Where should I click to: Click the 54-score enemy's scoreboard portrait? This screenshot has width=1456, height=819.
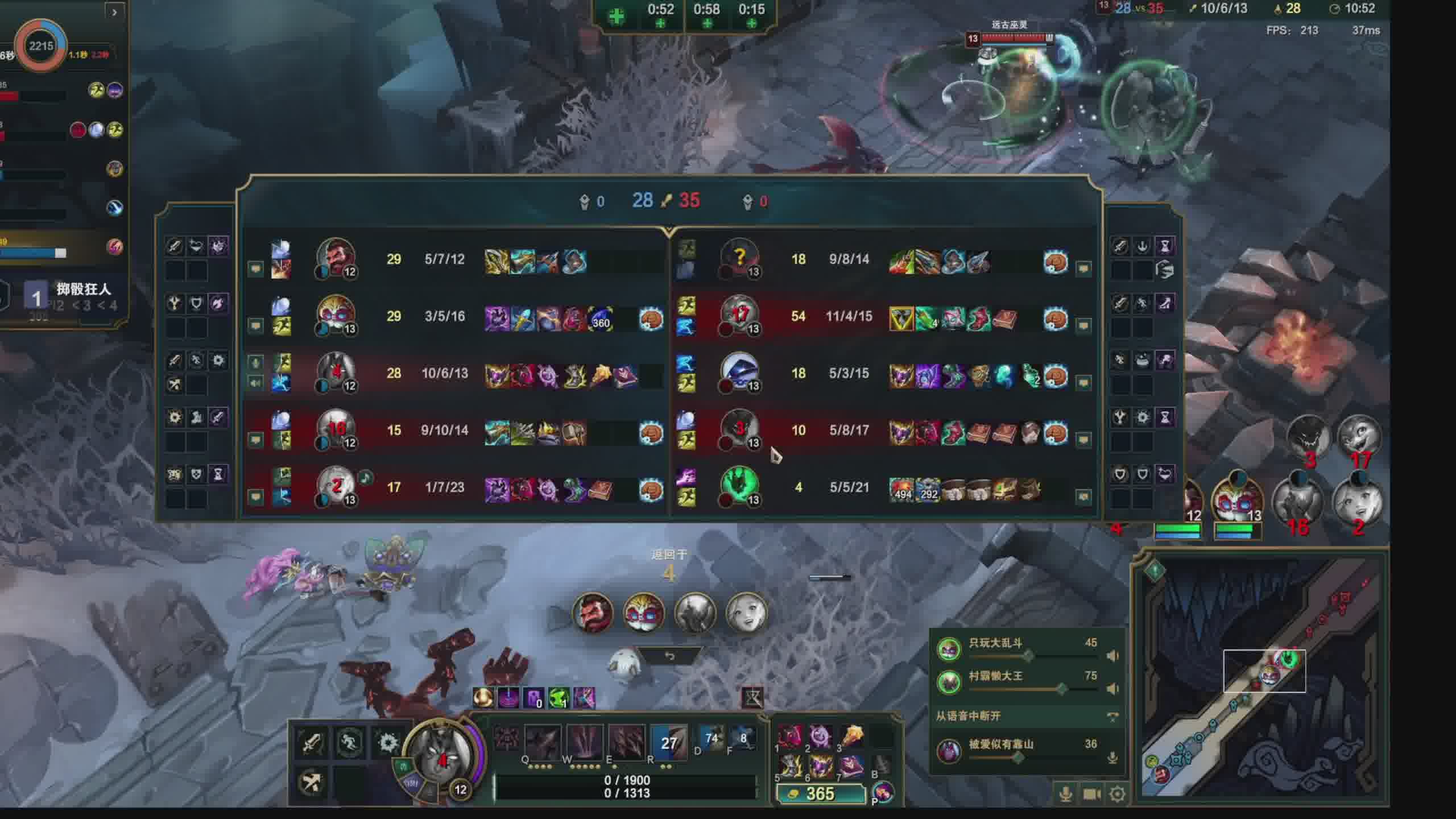tap(739, 315)
